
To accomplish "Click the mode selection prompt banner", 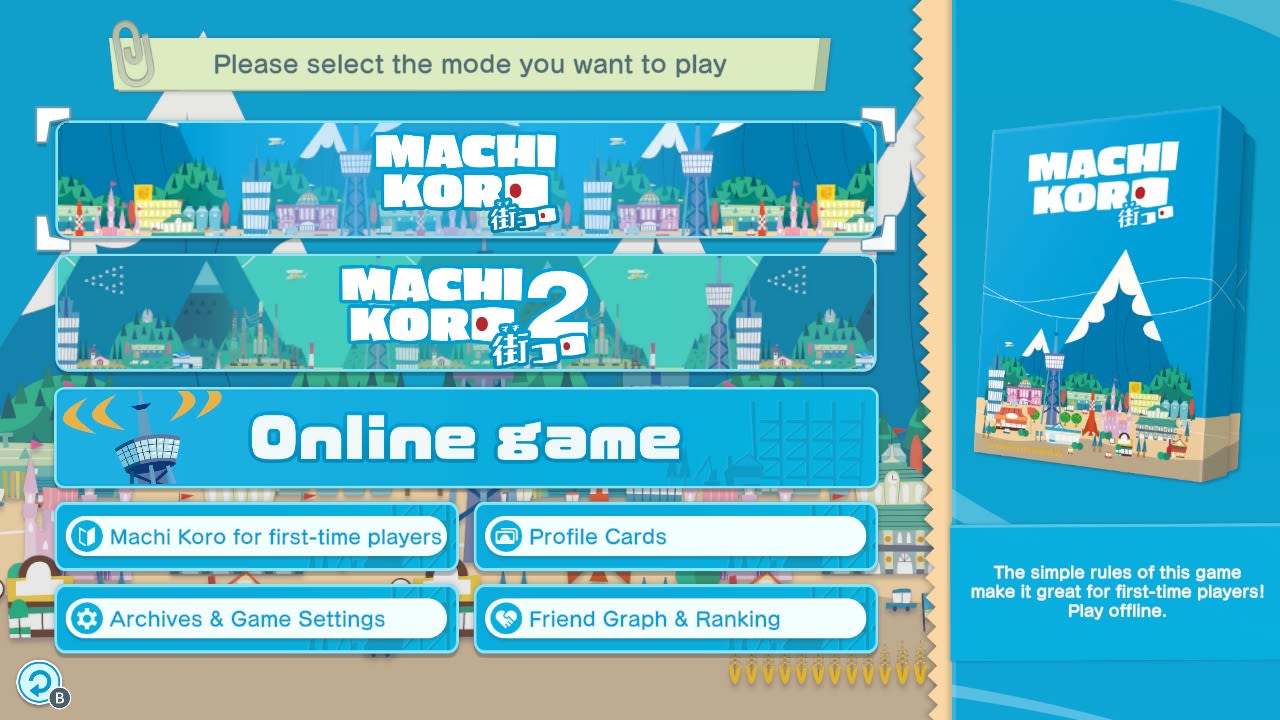I will click(470, 64).
